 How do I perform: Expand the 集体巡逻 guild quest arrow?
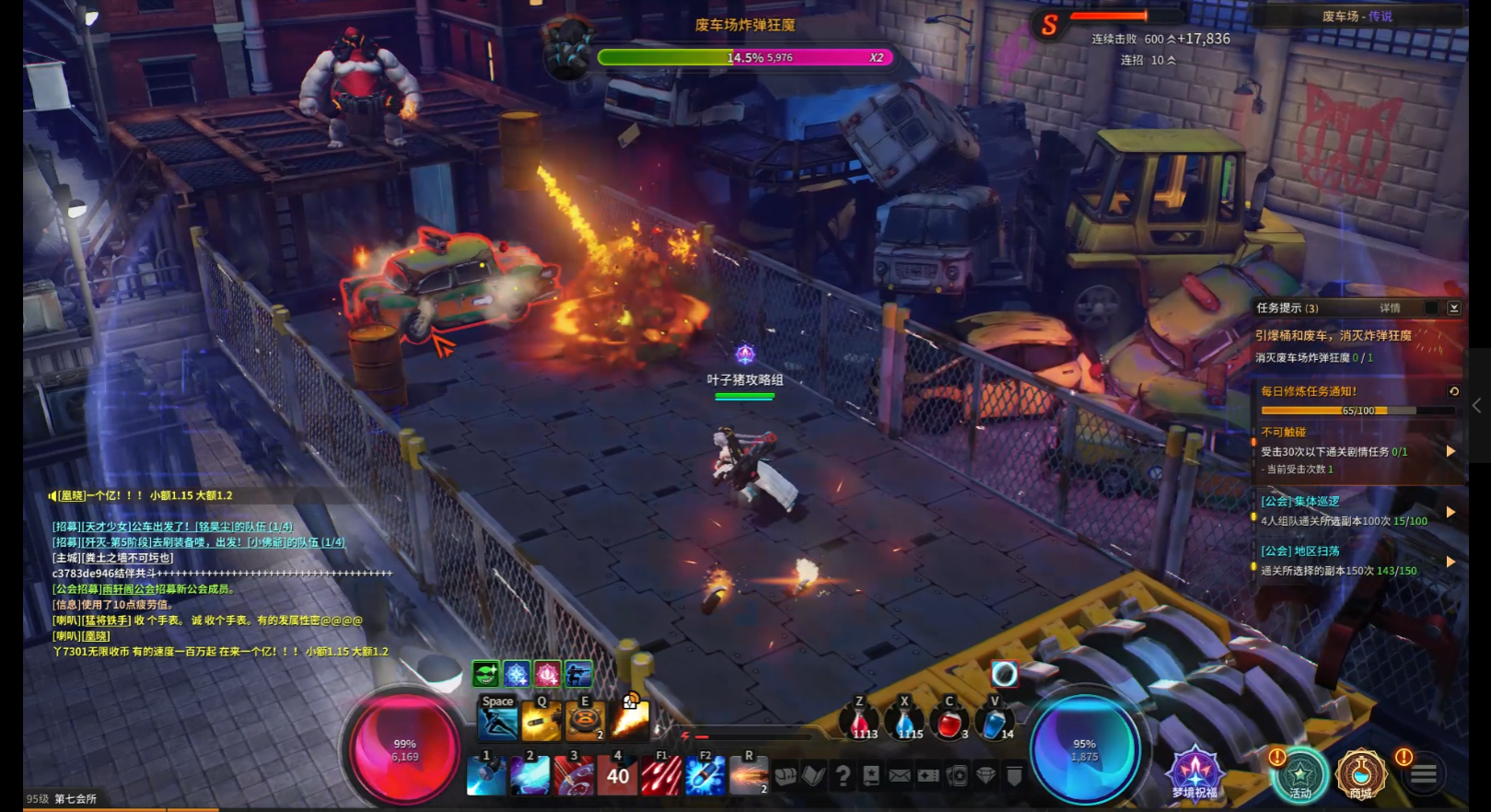(1450, 512)
